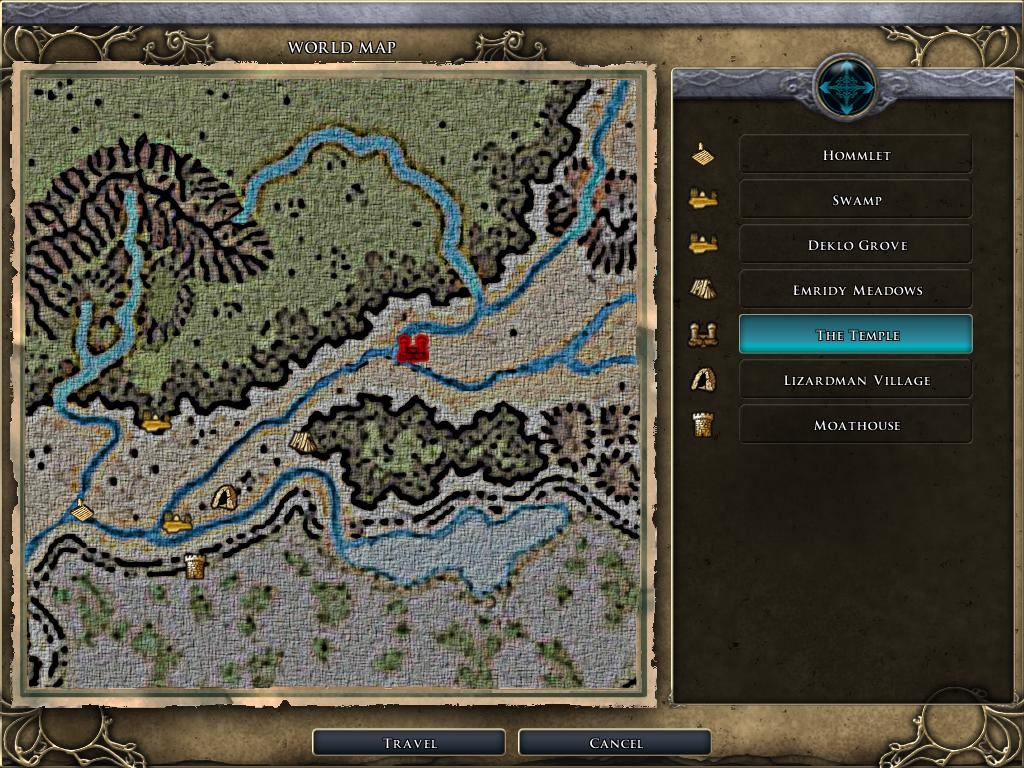The height and width of the screenshot is (768, 1024).
Task: Choose Lizardman Village from the list
Action: point(855,380)
